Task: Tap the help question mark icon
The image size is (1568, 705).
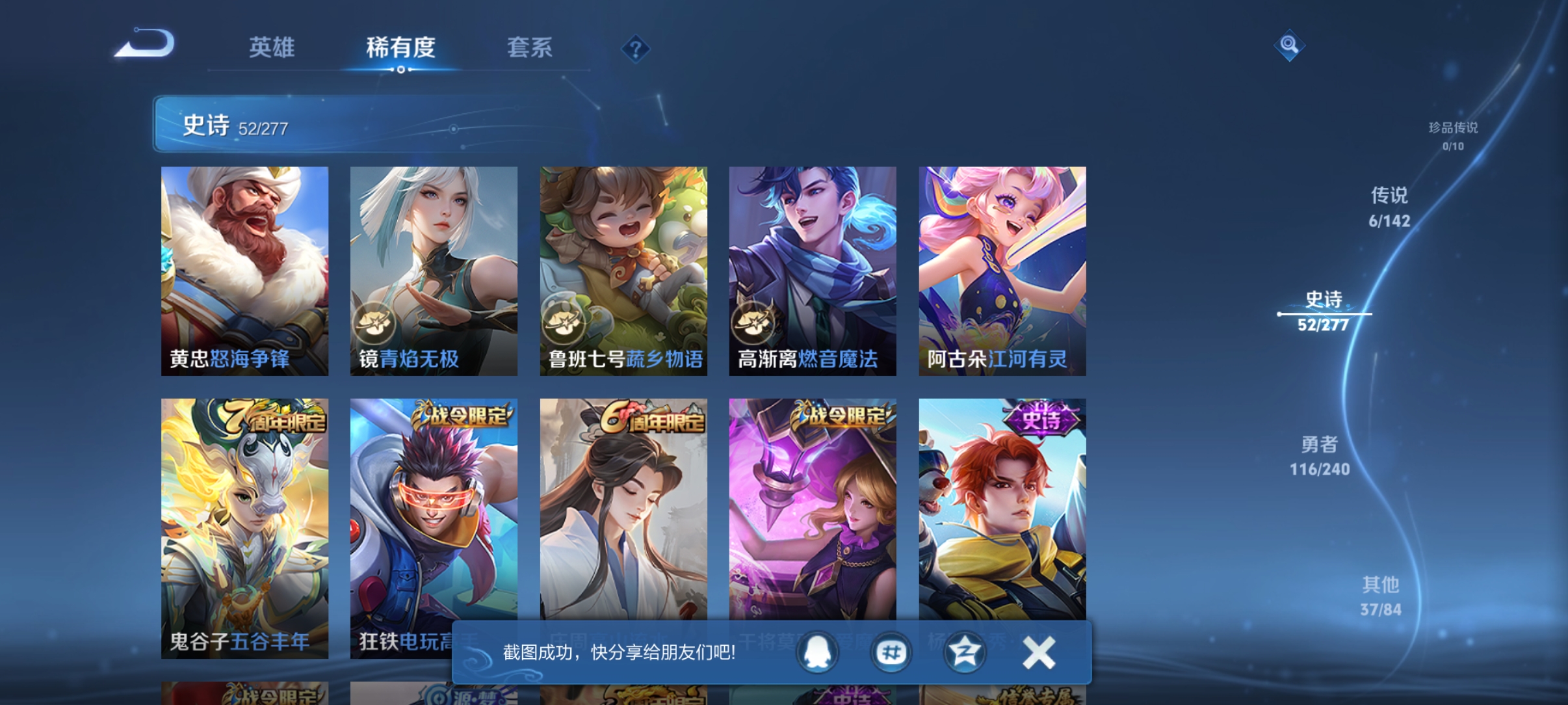Action: click(x=636, y=49)
